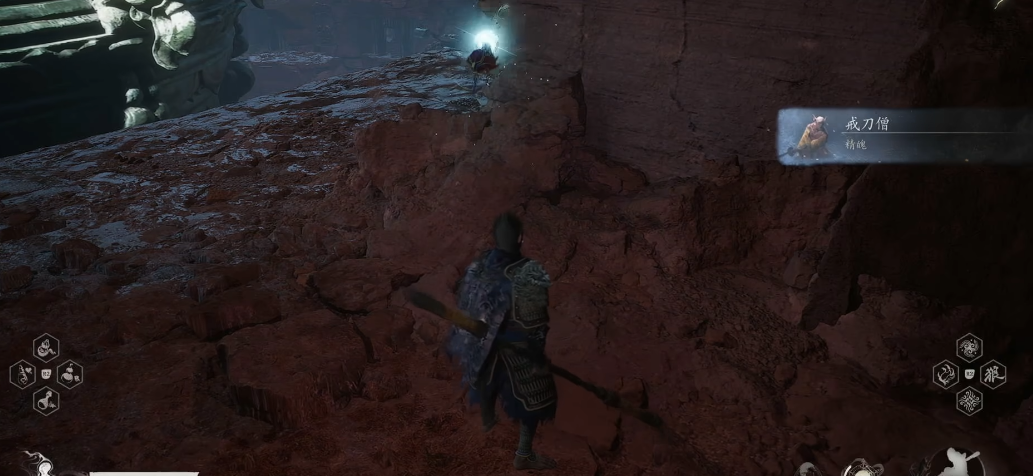Select the top item wheel hexagon

[46, 347]
